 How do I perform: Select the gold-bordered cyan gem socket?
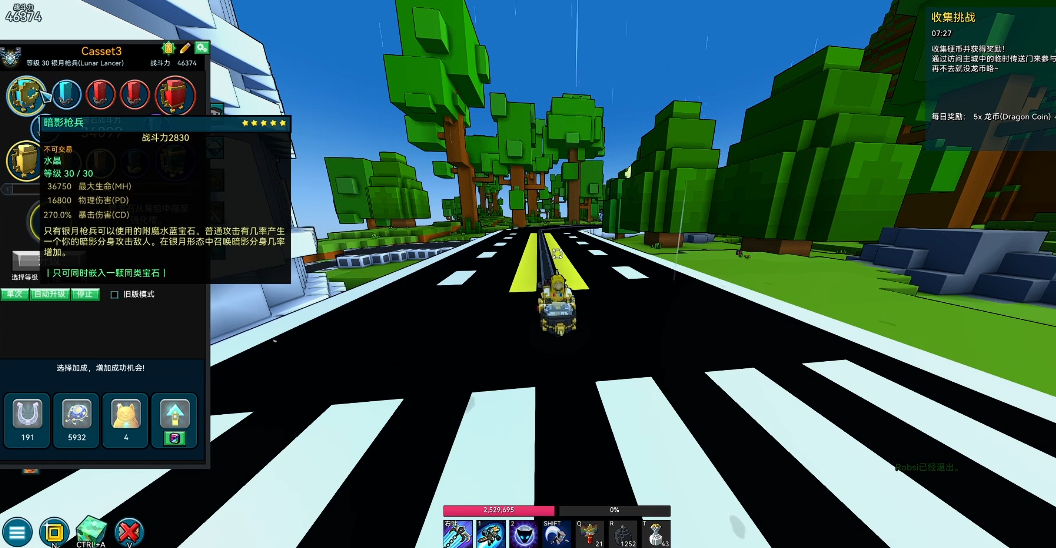[27, 95]
